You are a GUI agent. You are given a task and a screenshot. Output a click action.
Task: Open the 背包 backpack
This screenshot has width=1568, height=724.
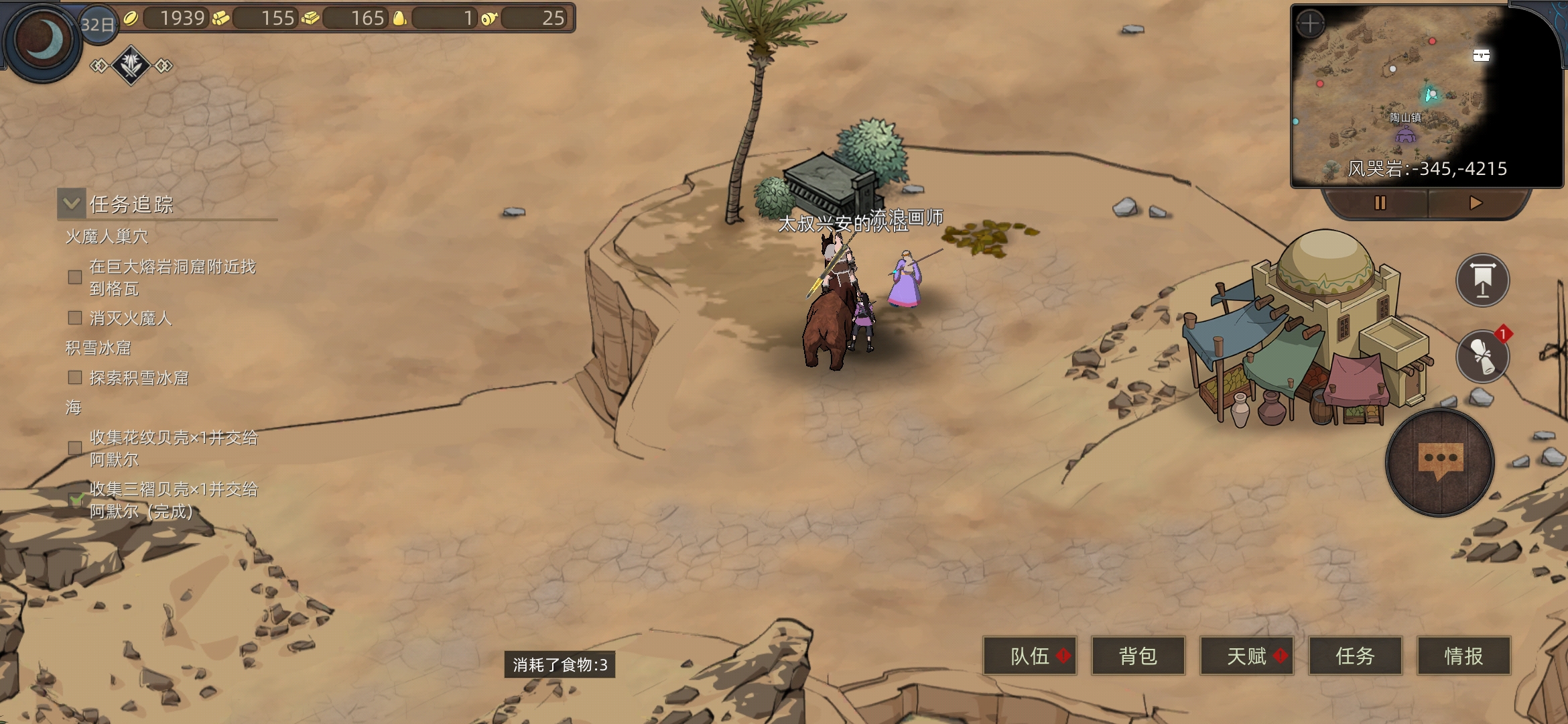pyautogui.click(x=1138, y=656)
